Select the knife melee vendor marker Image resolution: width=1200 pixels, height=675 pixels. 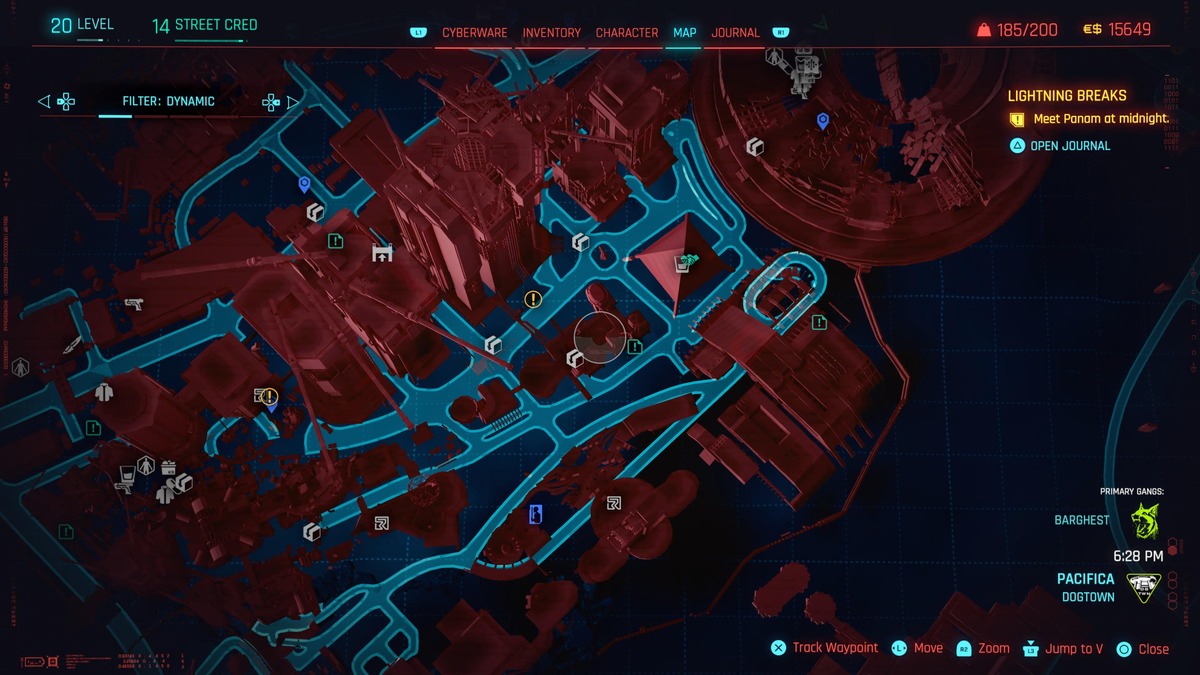71,346
